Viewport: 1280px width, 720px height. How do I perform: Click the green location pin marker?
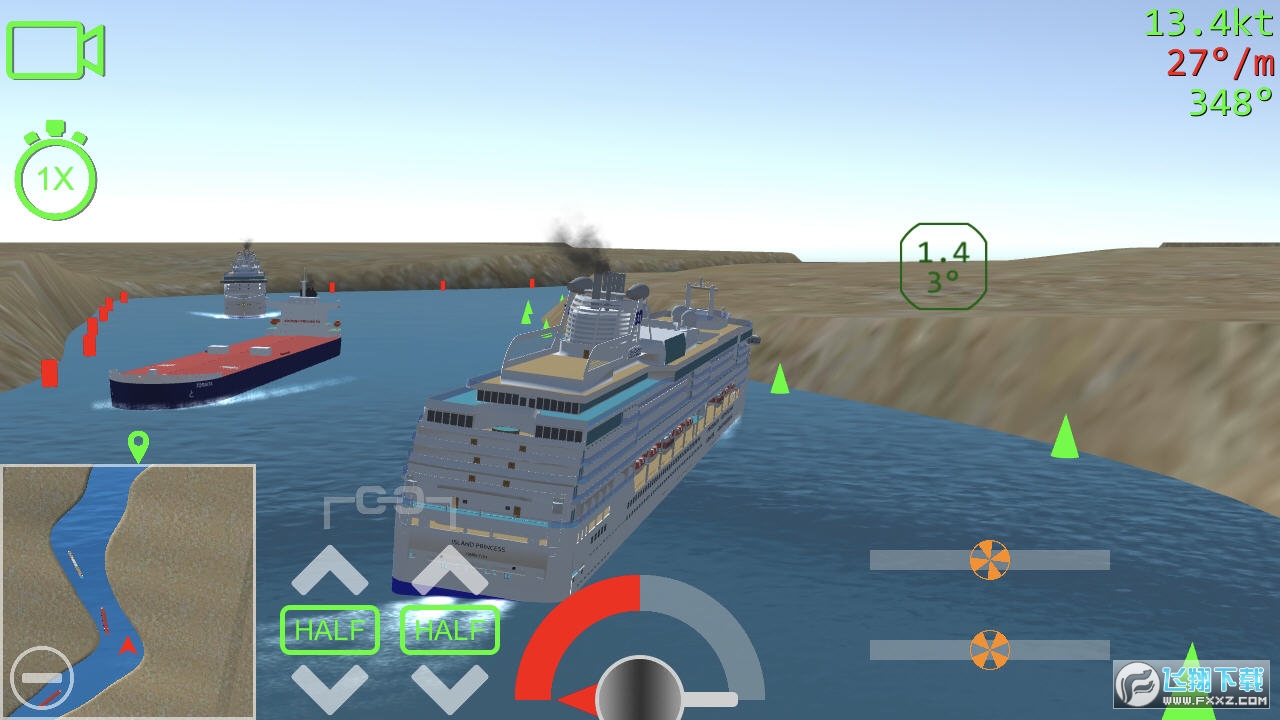pos(138,445)
